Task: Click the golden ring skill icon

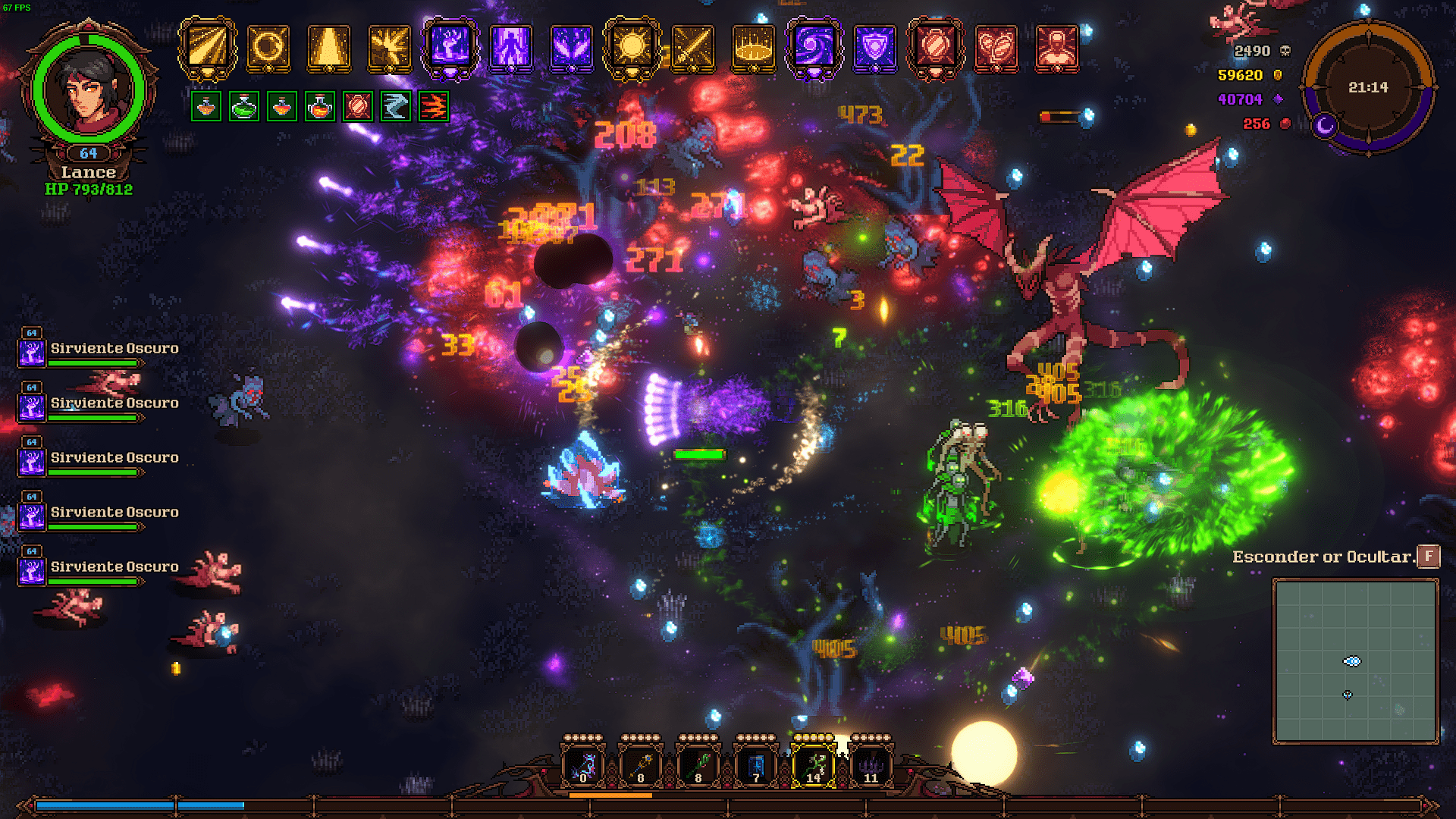Action: click(268, 48)
